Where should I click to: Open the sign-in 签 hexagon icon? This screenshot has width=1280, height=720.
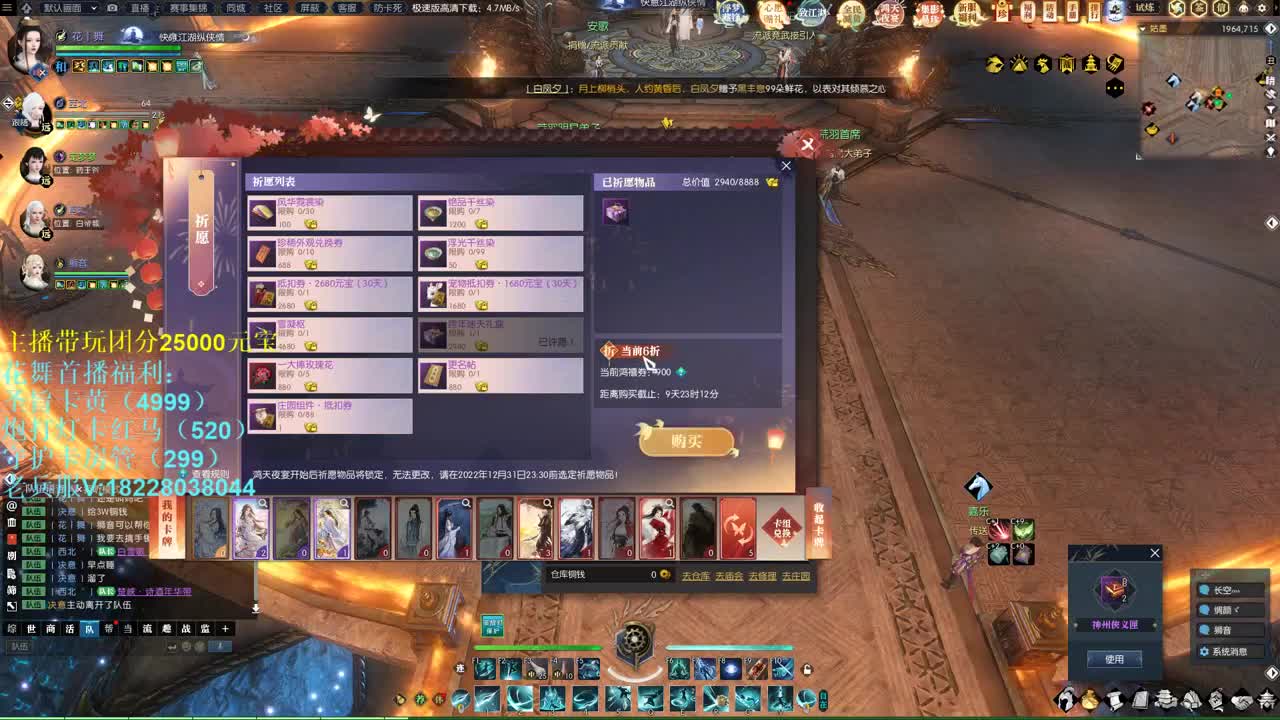(1200, 9)
